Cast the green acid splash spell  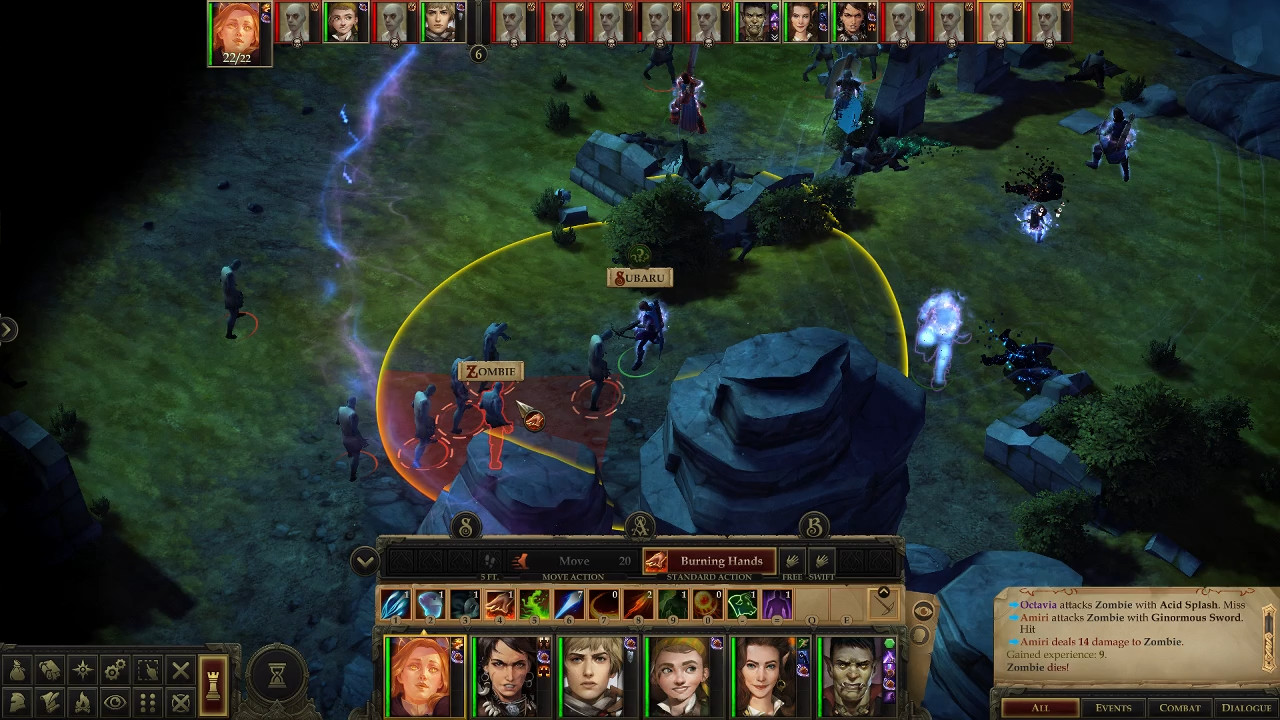click(533, 604)
